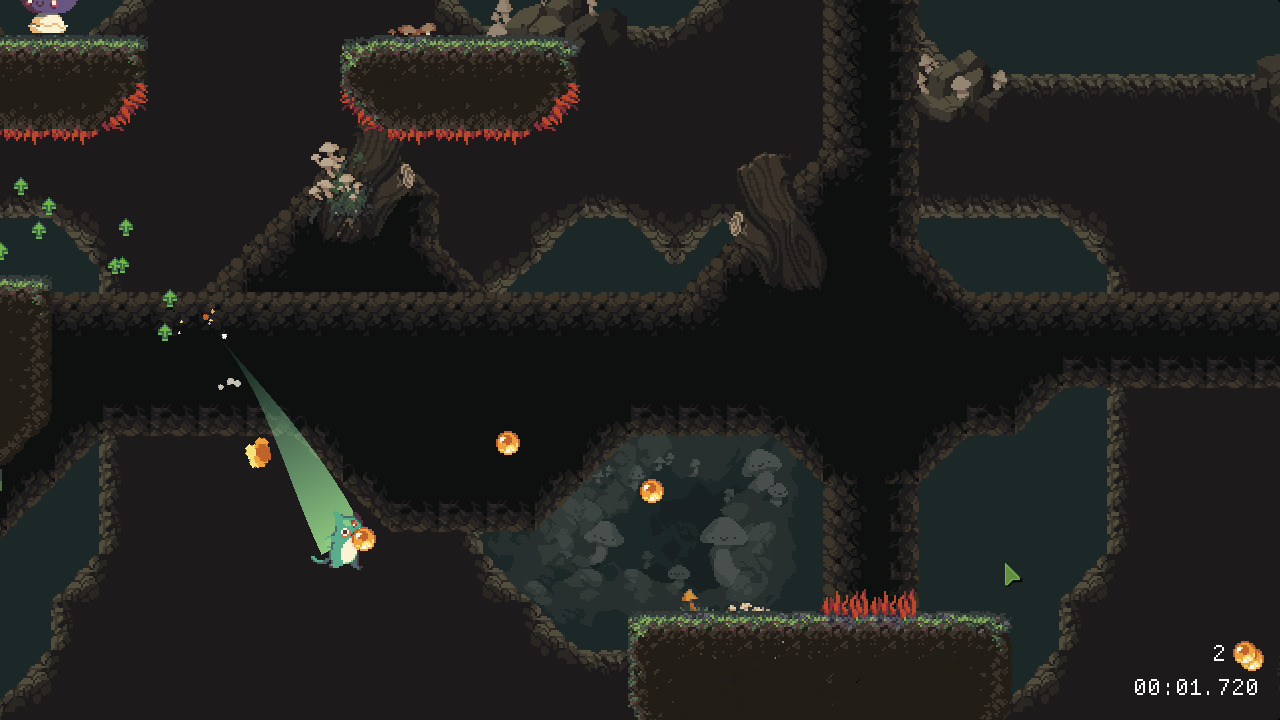Image resolution: width=1280 pixels, height=720 pixels.
Task: Click the cluster of pale mushrooms by the trunk
Action: (x=335, y=170)
